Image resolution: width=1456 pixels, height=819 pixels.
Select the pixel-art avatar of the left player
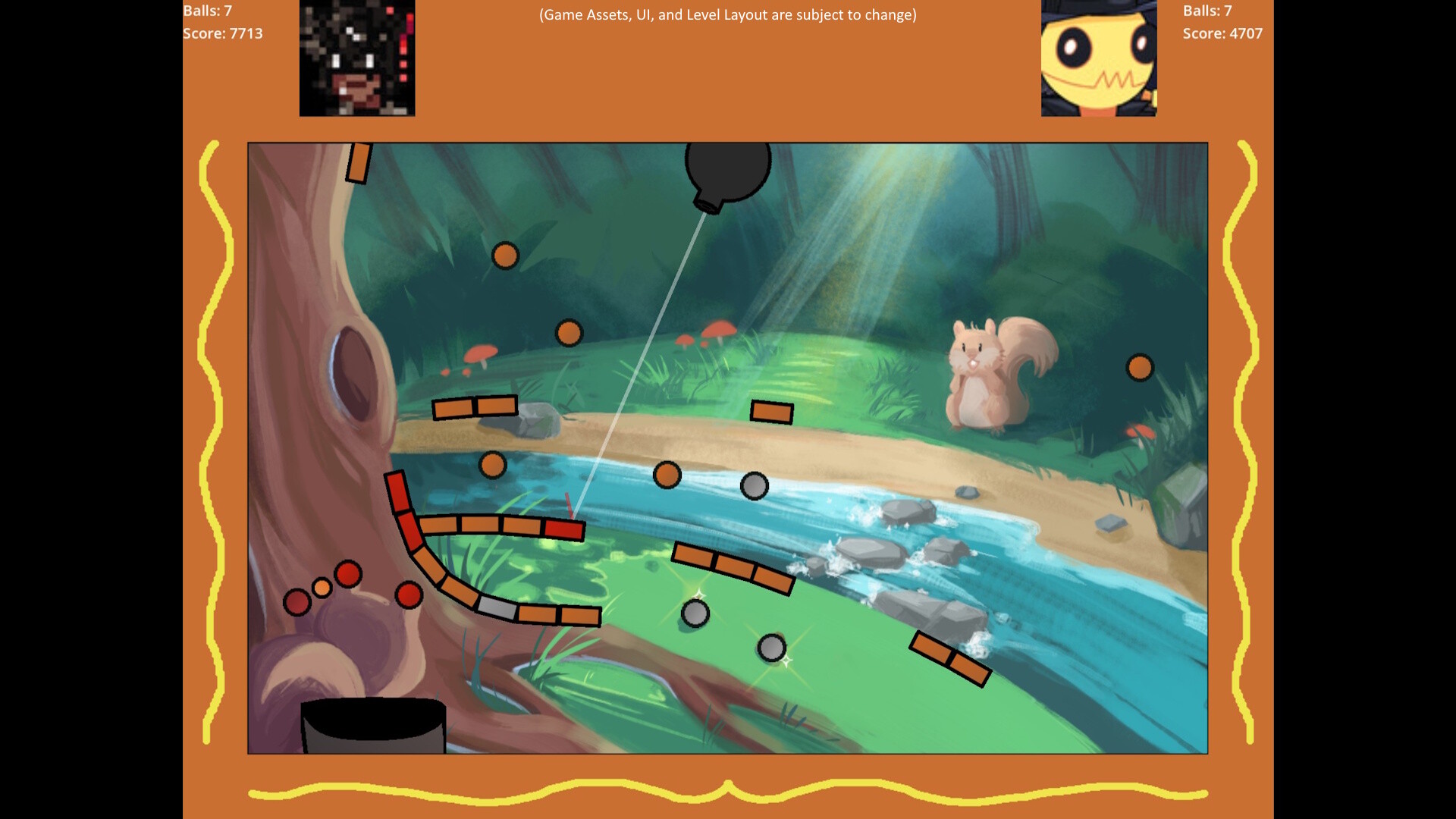[x=357, y=59]
